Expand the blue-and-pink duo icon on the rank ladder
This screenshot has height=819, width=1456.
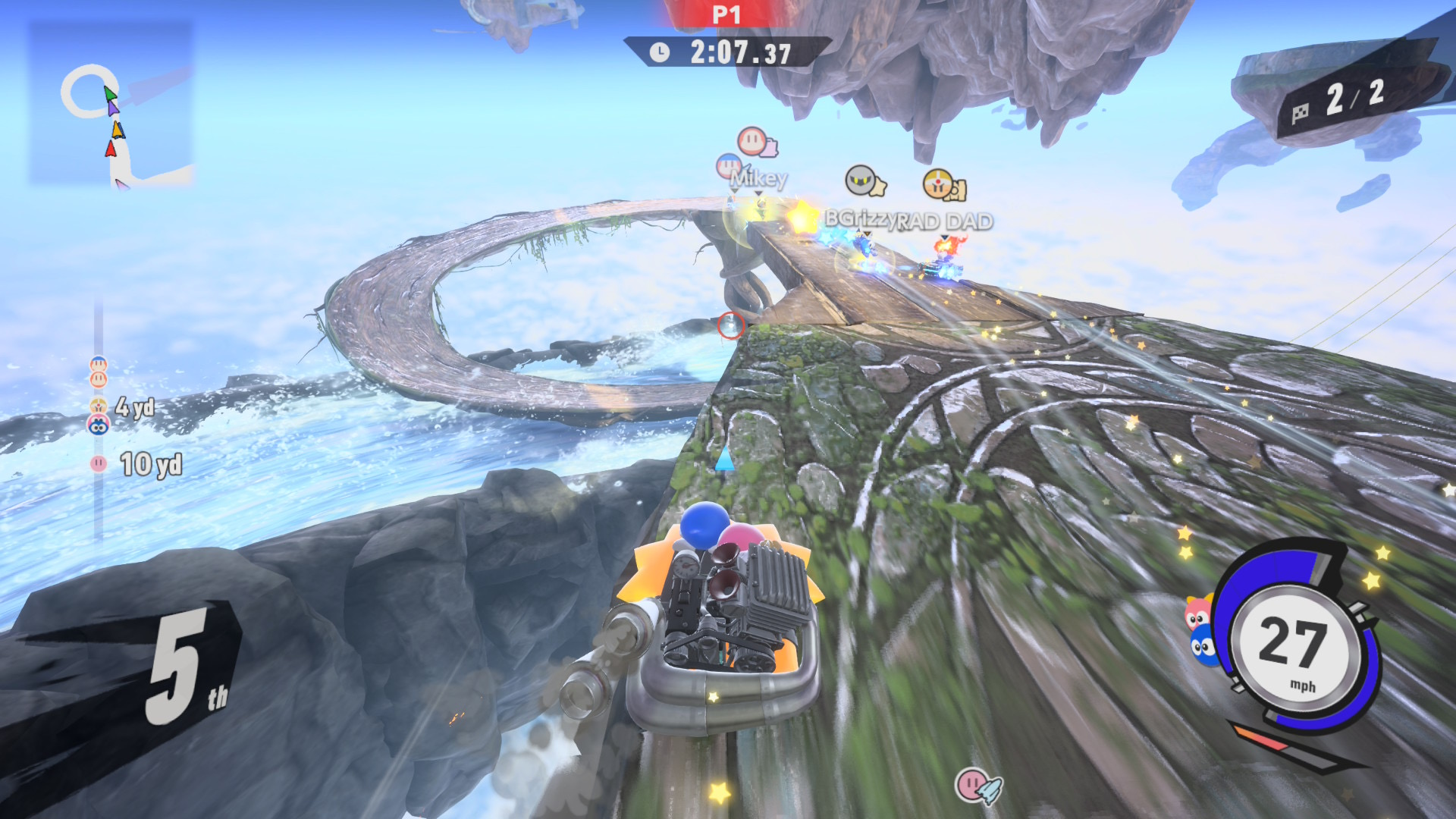(97, 424)
